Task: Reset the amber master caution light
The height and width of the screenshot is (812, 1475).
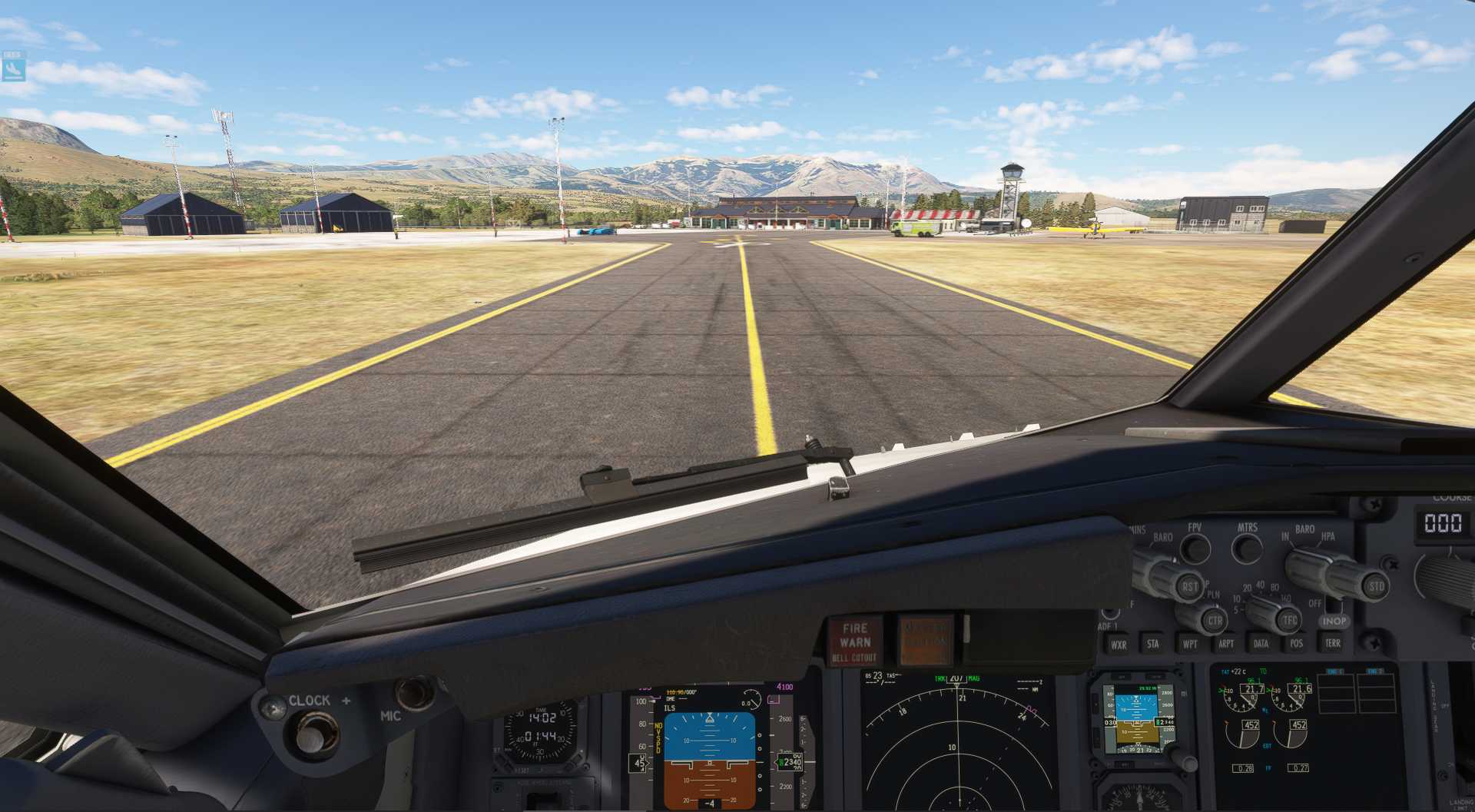Action: [x=925, y=640]
